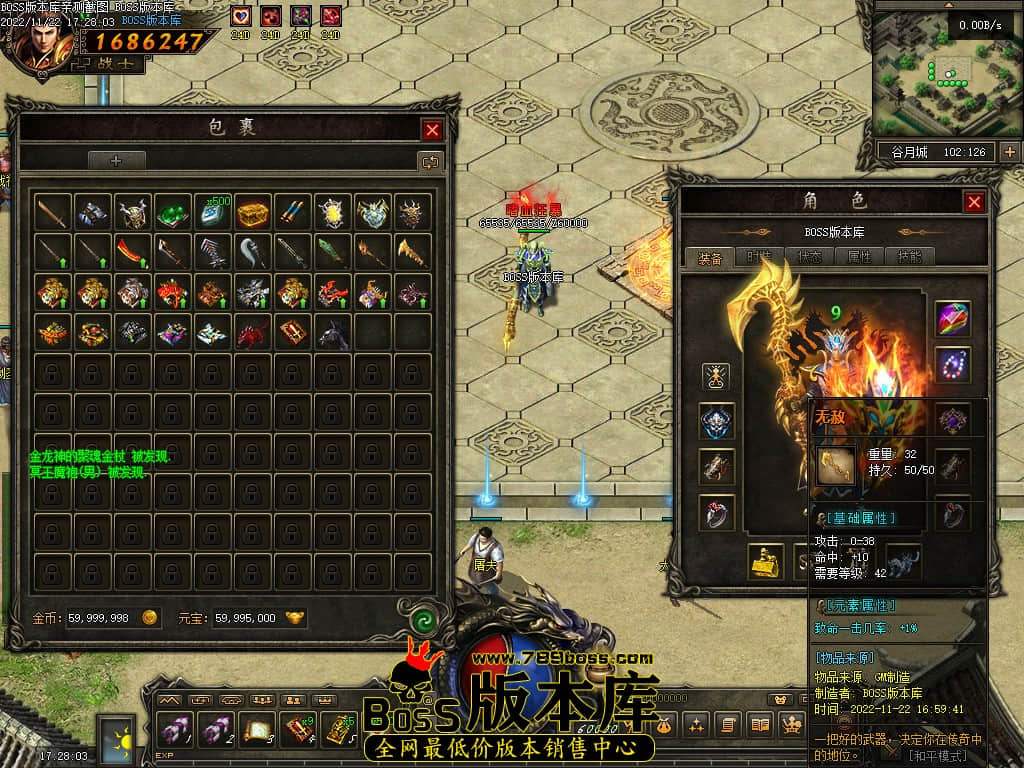
Task: Click the bag sort arrows button
Action: (430, 161)
